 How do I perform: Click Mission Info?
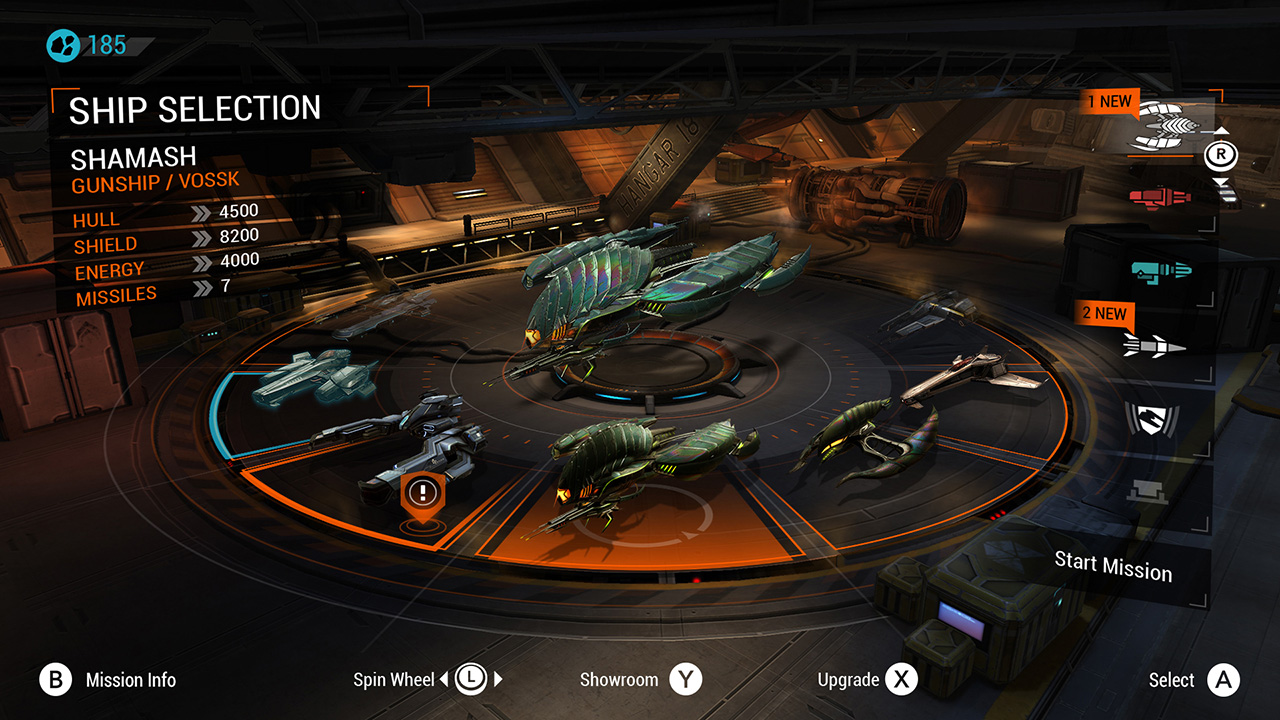coord(57,679)
